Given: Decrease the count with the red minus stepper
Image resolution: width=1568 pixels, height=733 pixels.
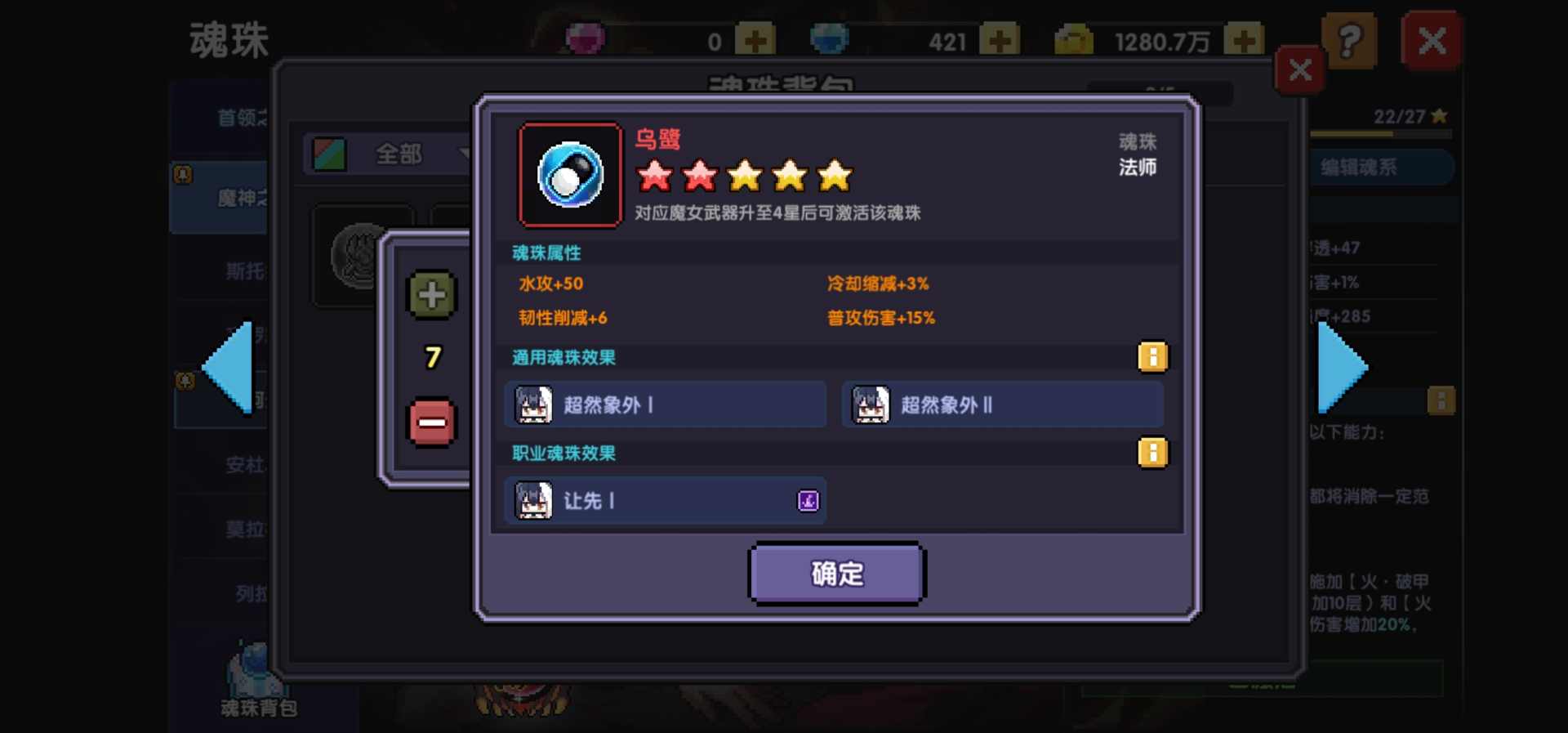Looking at the screenshot, I should (x=430, y=422).
